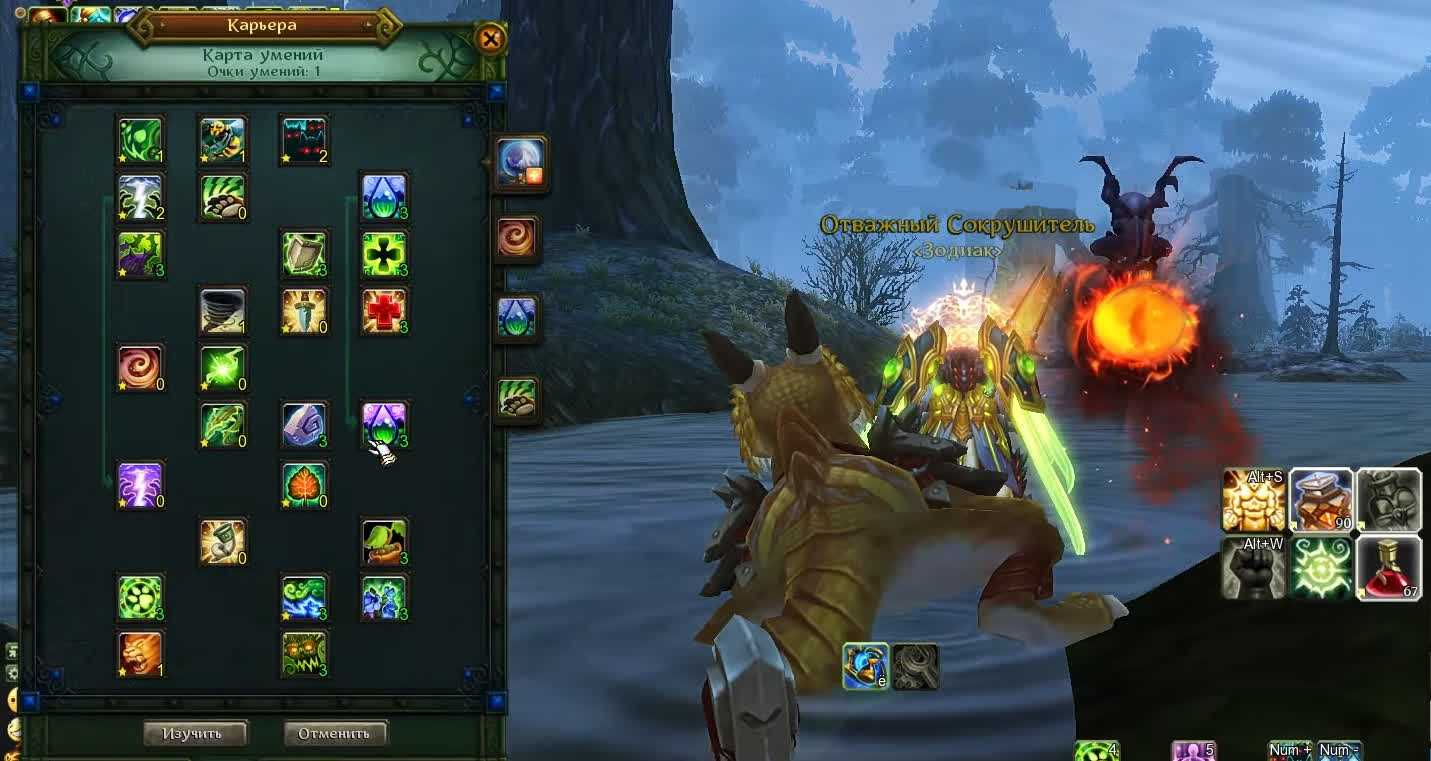
Task: Confirm with the Изучить button
Action: coord(194,733)
